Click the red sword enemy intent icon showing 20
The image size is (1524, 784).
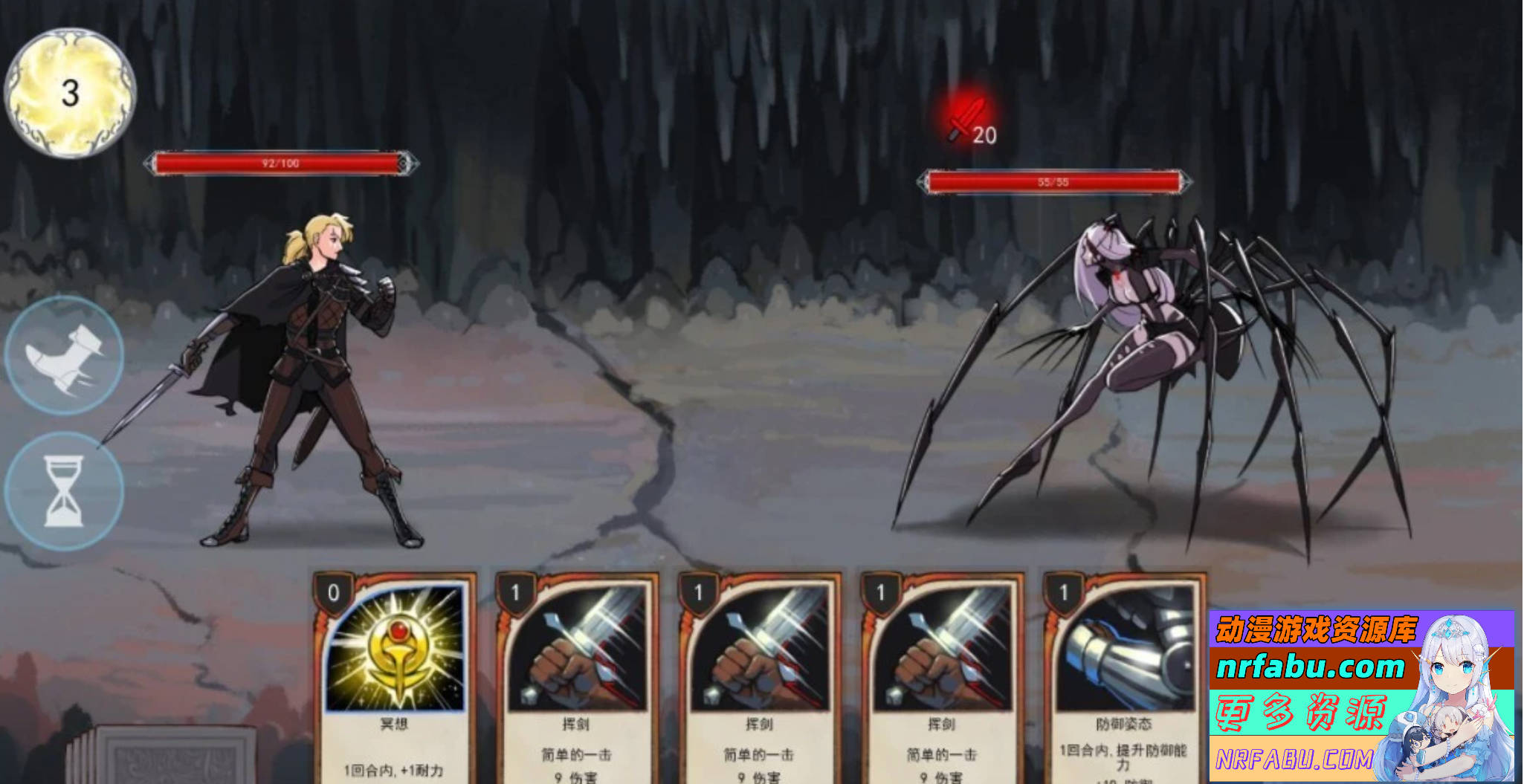click(x=966, y=123)
